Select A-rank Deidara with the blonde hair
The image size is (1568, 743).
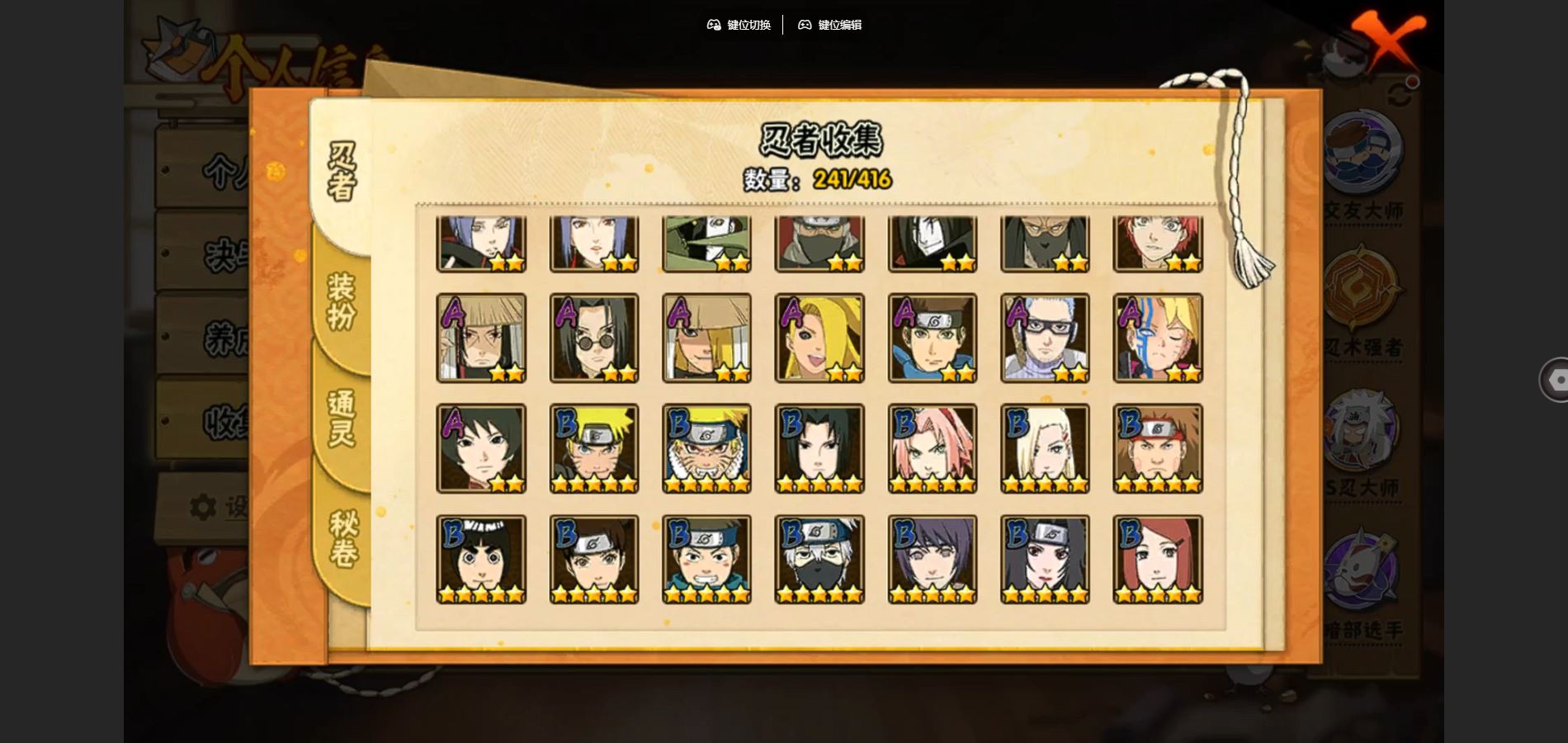click(x=819, y=338)
